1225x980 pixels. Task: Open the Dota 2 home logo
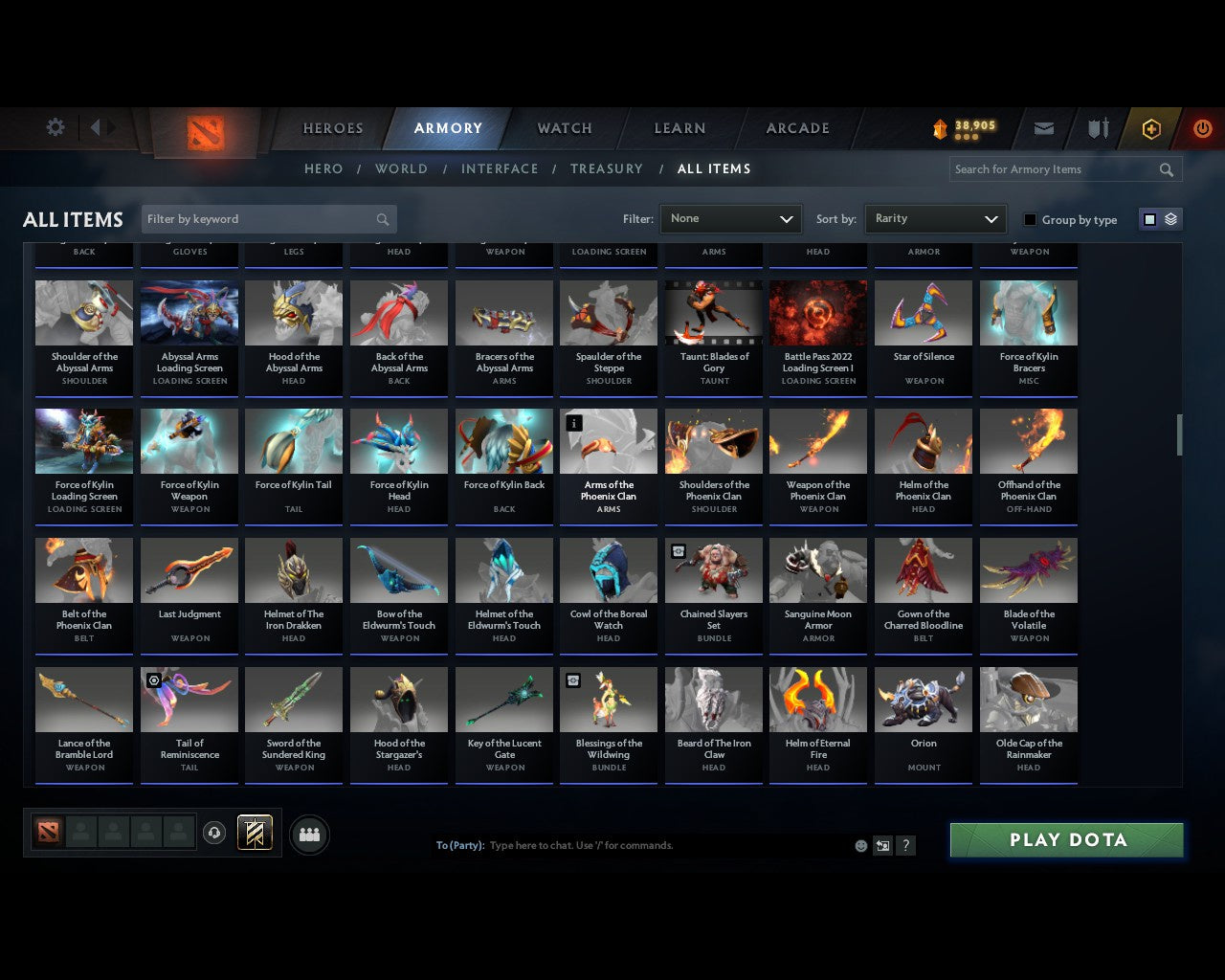tap(203, 134)
